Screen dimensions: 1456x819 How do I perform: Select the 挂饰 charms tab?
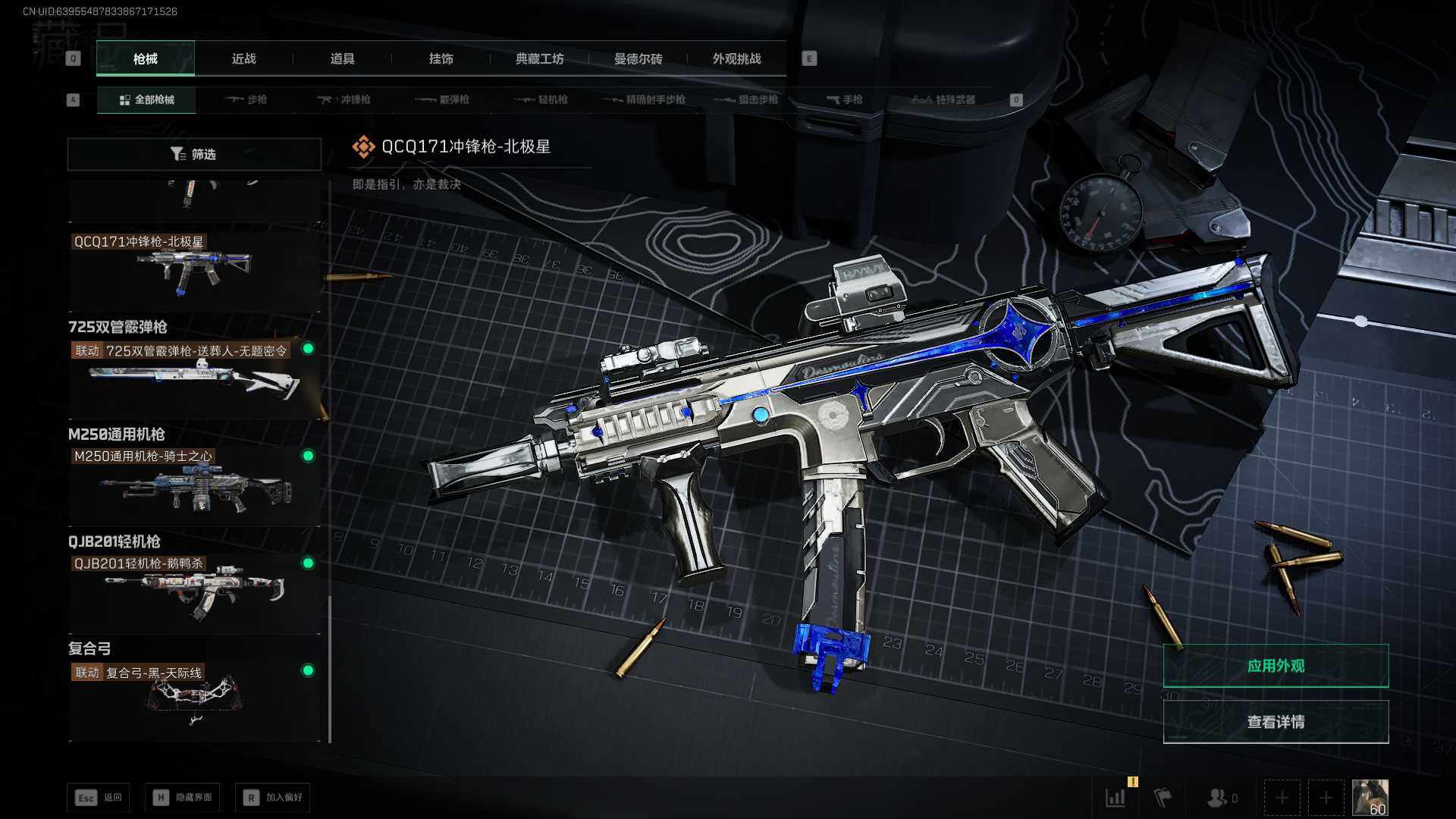pos(441,58)
